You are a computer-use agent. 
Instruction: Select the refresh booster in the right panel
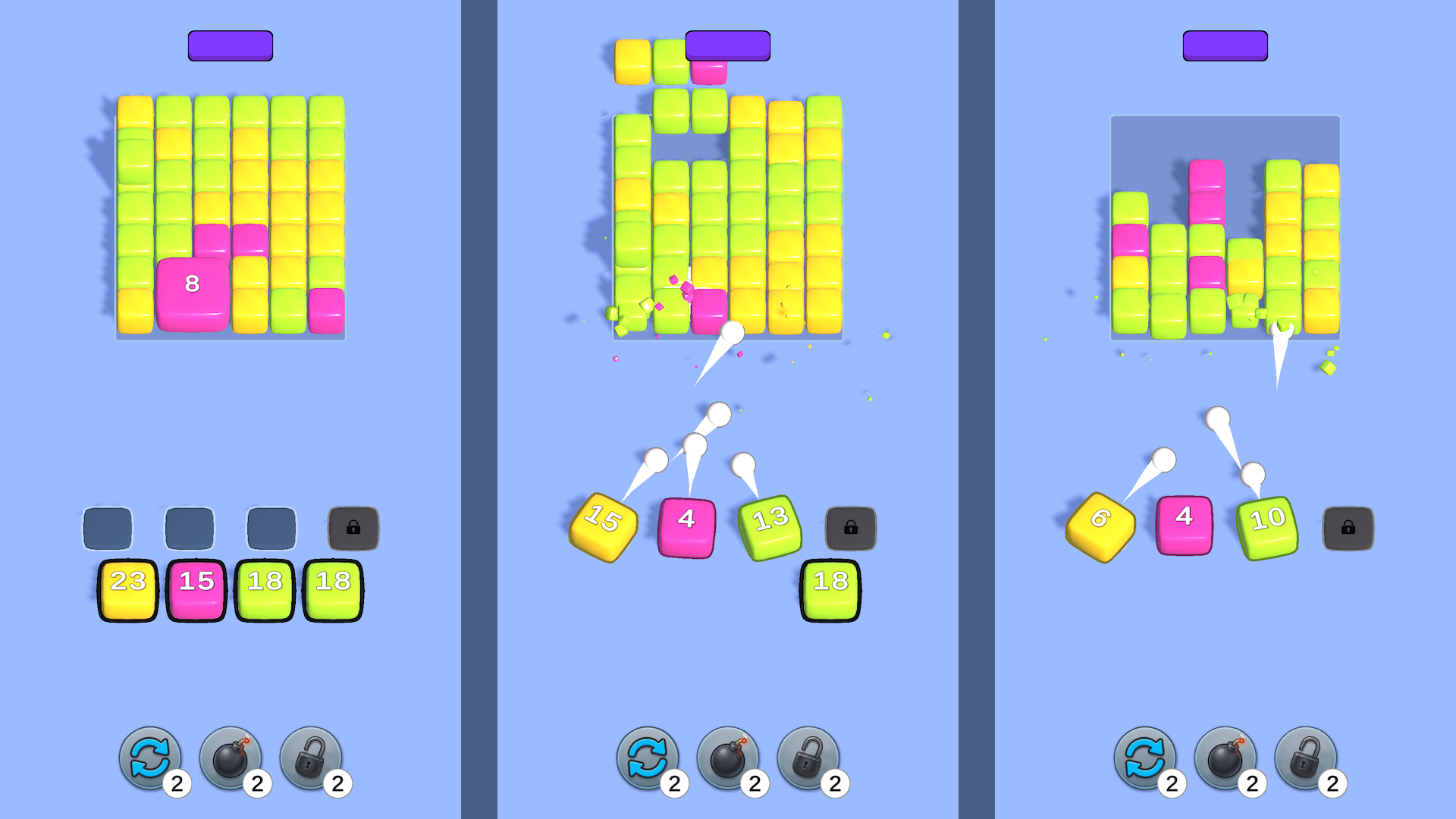click(1147, 758)
